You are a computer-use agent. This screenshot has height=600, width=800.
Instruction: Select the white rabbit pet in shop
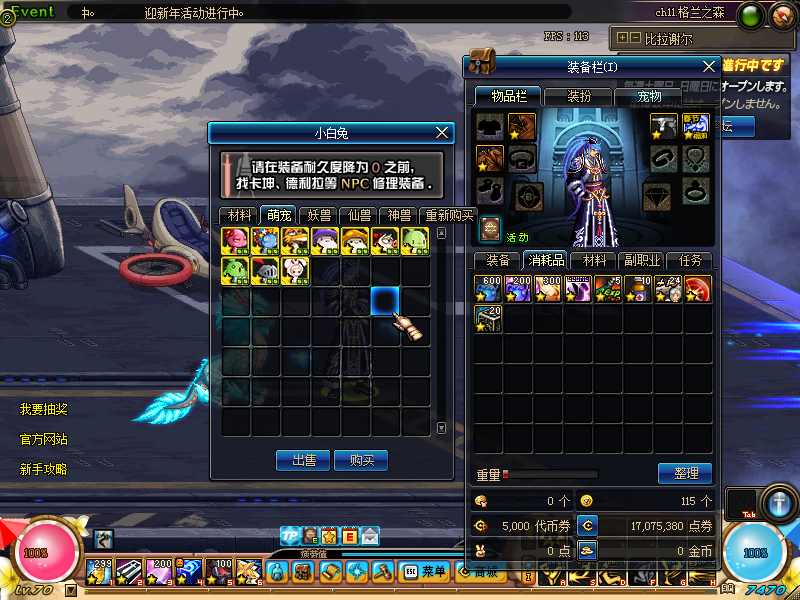click(x=296, y=270)
